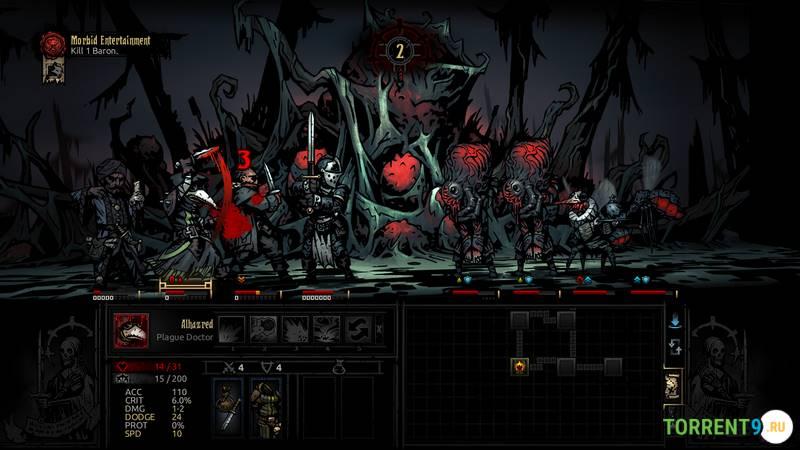The width and height of the screenshot is (800, 450).
Task: Click the blue down-arrow side tab
Action: pos(674,322)
